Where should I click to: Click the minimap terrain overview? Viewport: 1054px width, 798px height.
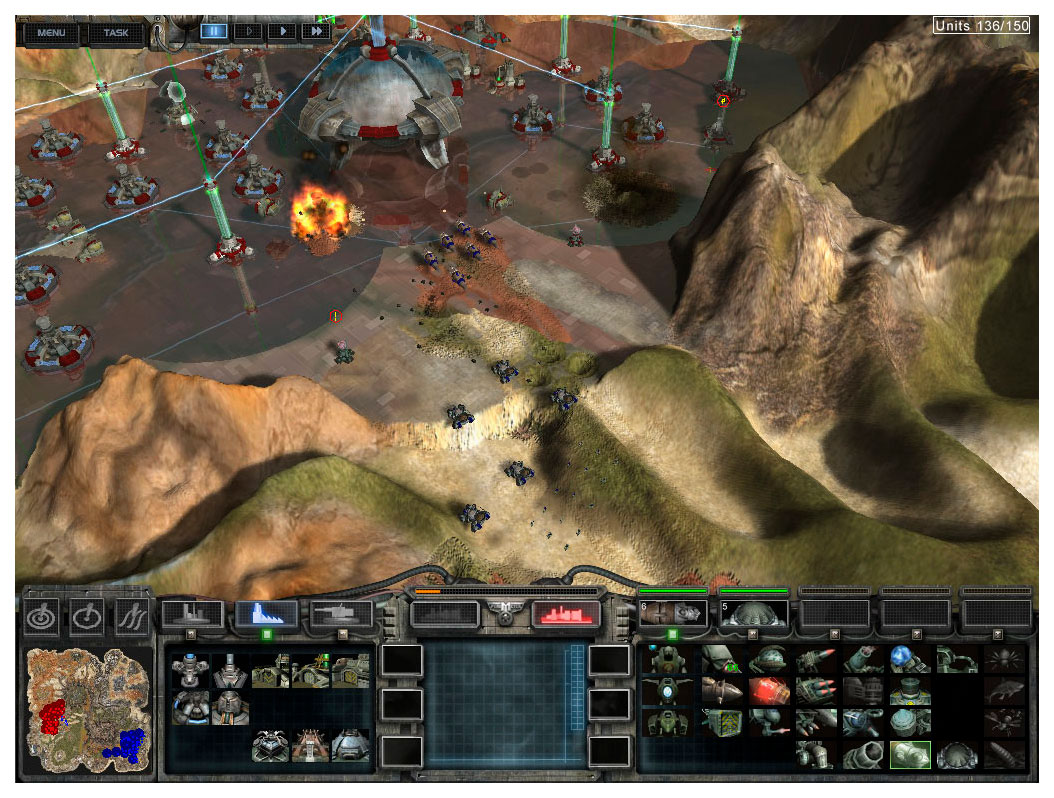[89, 710]
